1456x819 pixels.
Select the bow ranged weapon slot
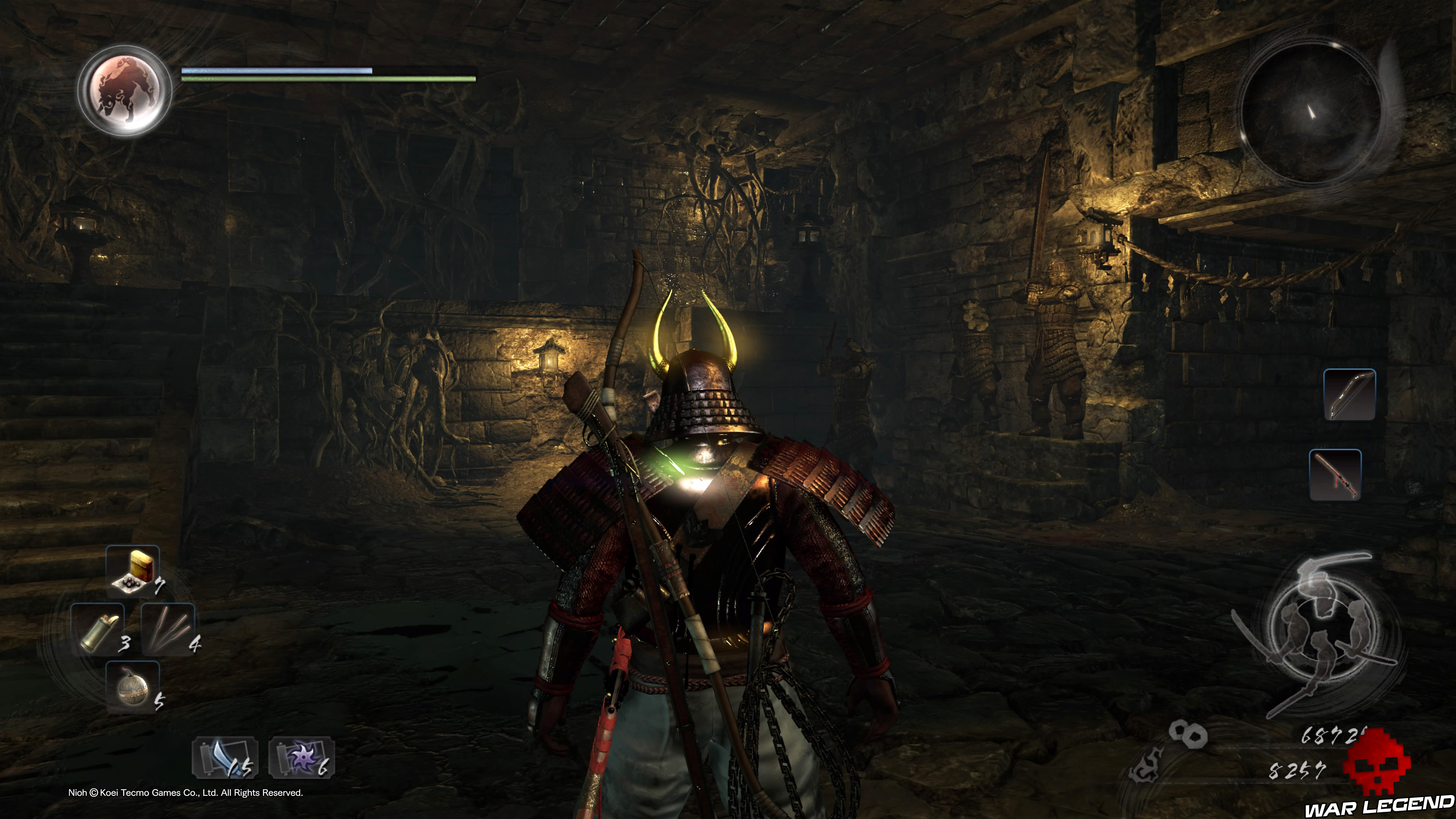coord(1349,394)
